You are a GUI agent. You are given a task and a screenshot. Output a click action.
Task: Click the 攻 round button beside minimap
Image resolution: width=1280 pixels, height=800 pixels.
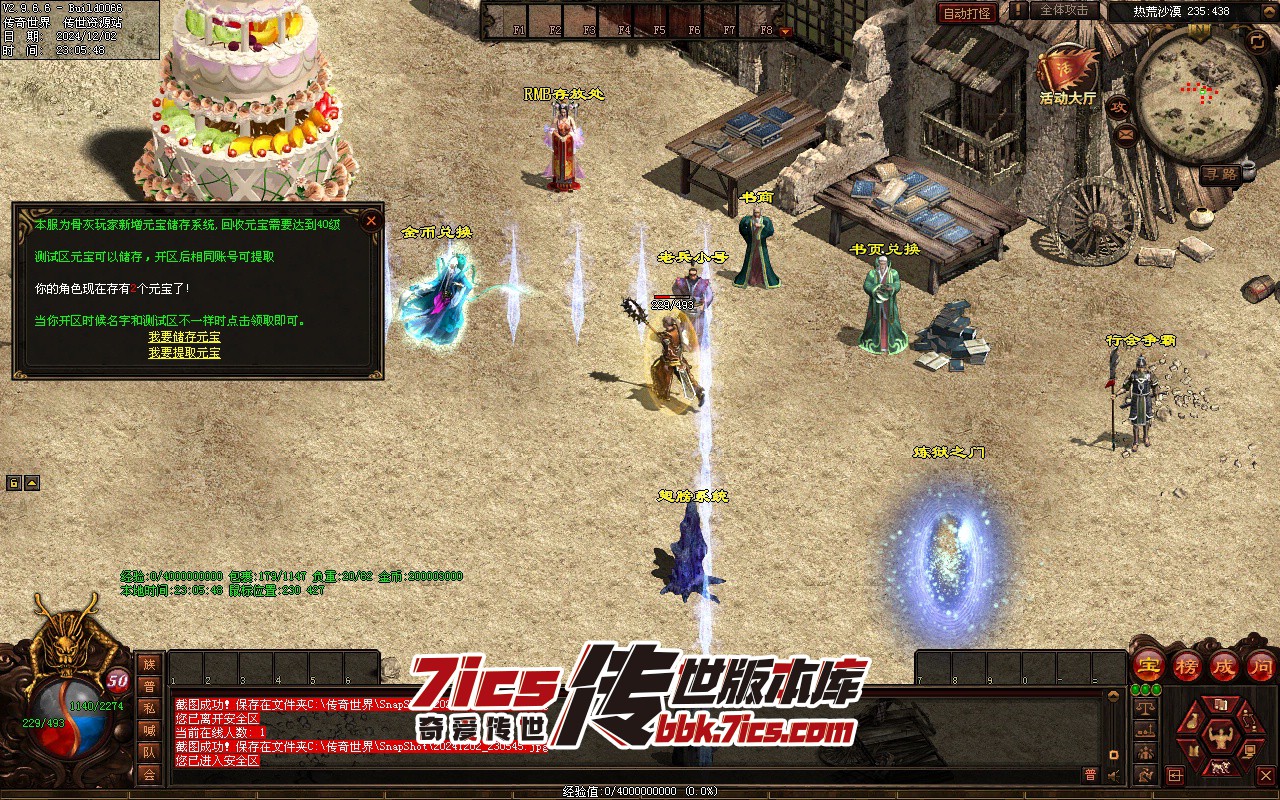point(1119,106)
